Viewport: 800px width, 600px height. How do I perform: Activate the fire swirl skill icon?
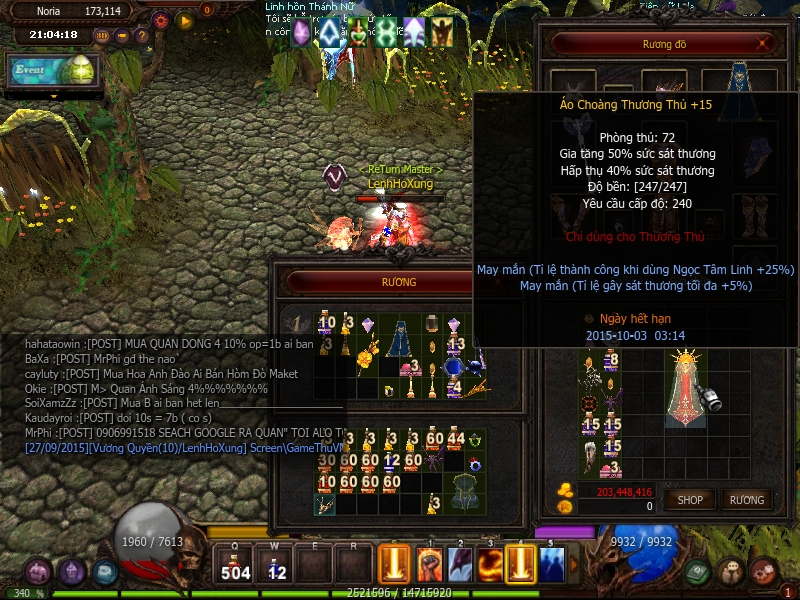tap(489, 565)
